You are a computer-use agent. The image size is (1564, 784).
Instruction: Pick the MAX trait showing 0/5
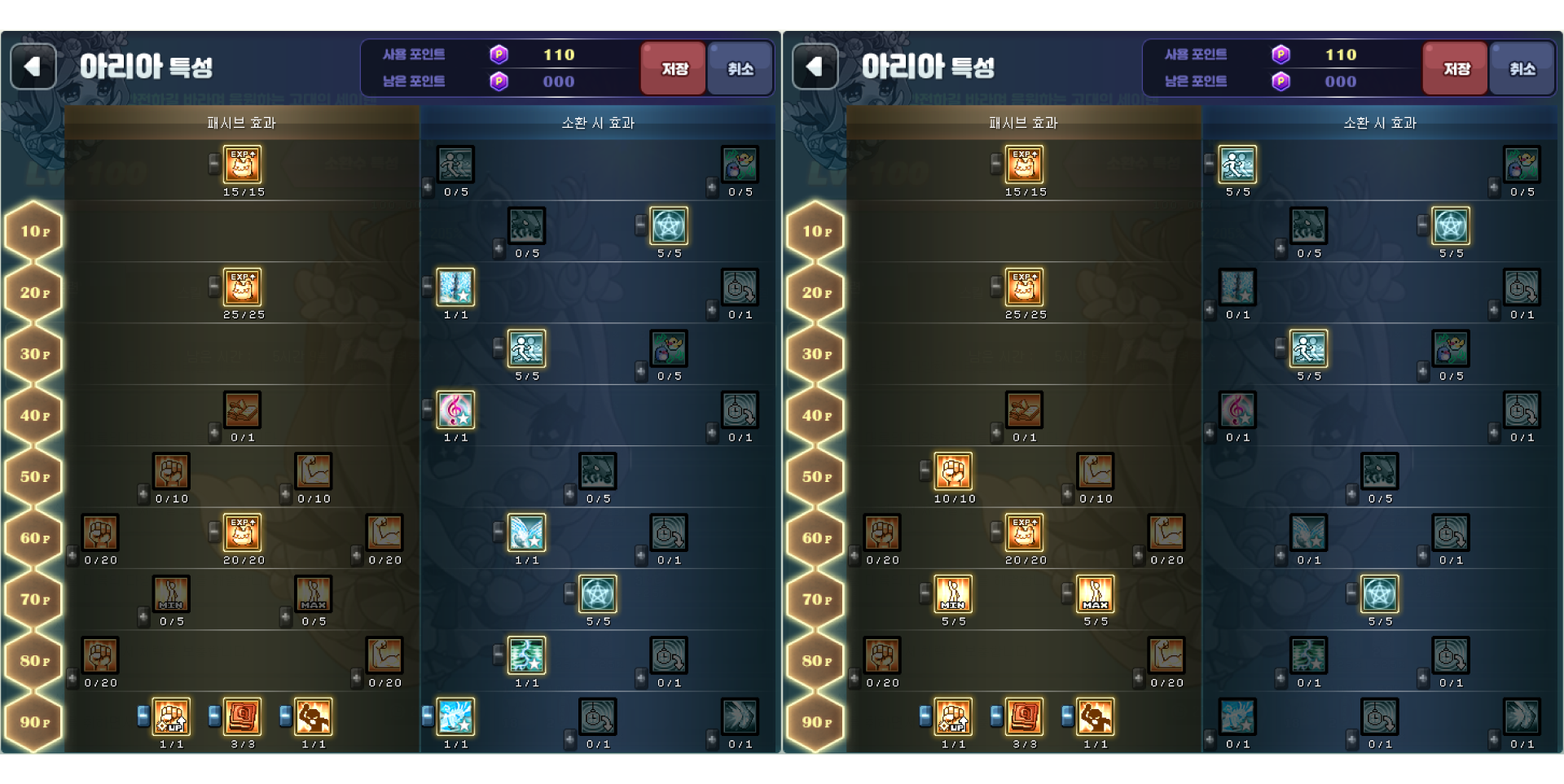pos(314,594)
